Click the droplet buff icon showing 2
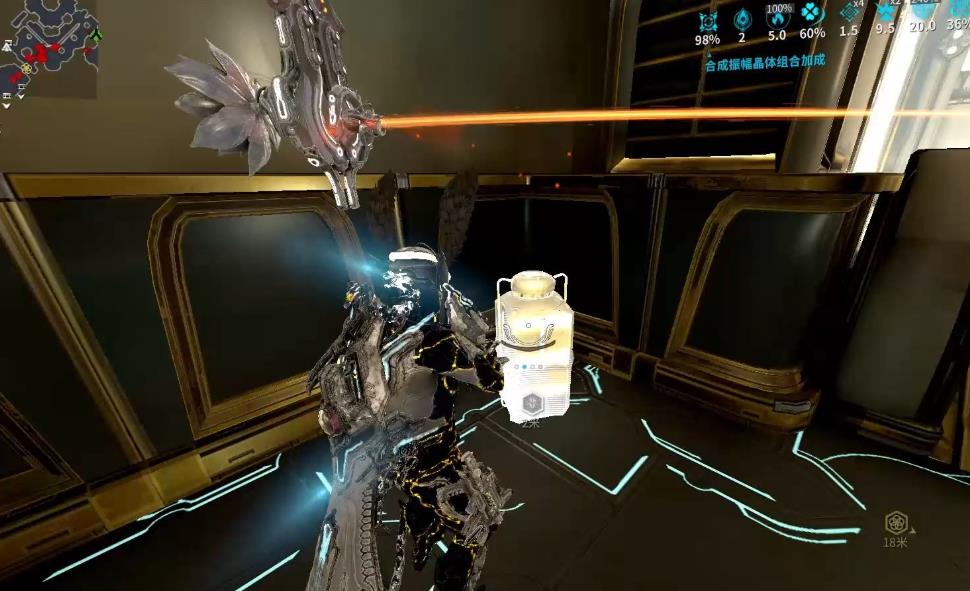970x591 pixels. (x=742, y=18)
